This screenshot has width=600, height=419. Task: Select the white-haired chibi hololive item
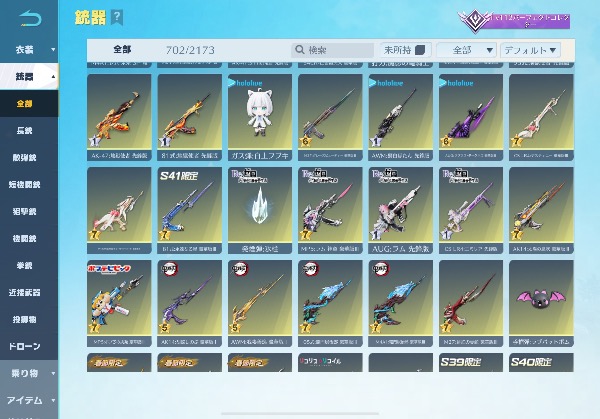click(259, 114)
